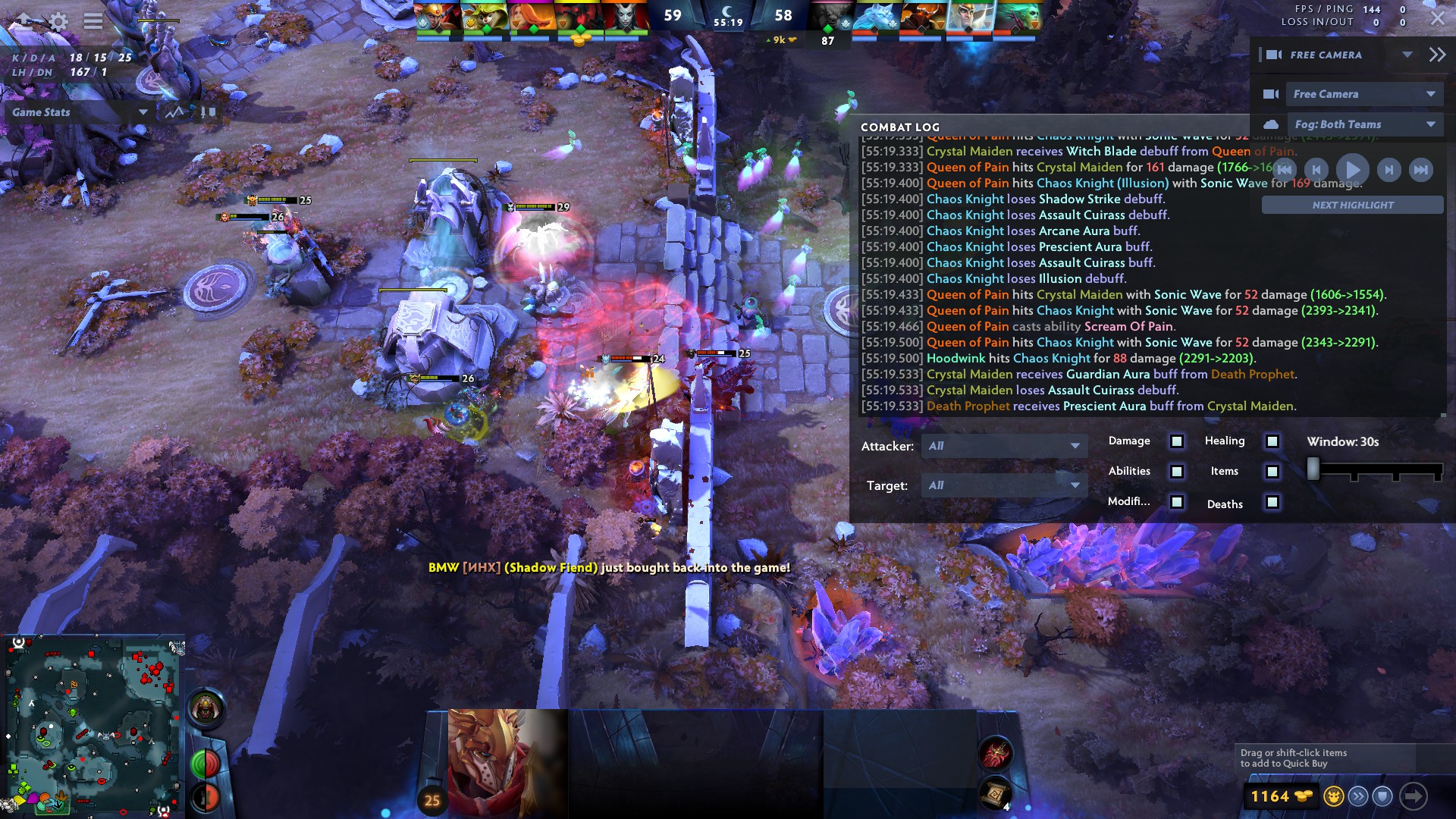
Task: Check the Deaths filter in combat log
Action: [x=1271, y=502]
